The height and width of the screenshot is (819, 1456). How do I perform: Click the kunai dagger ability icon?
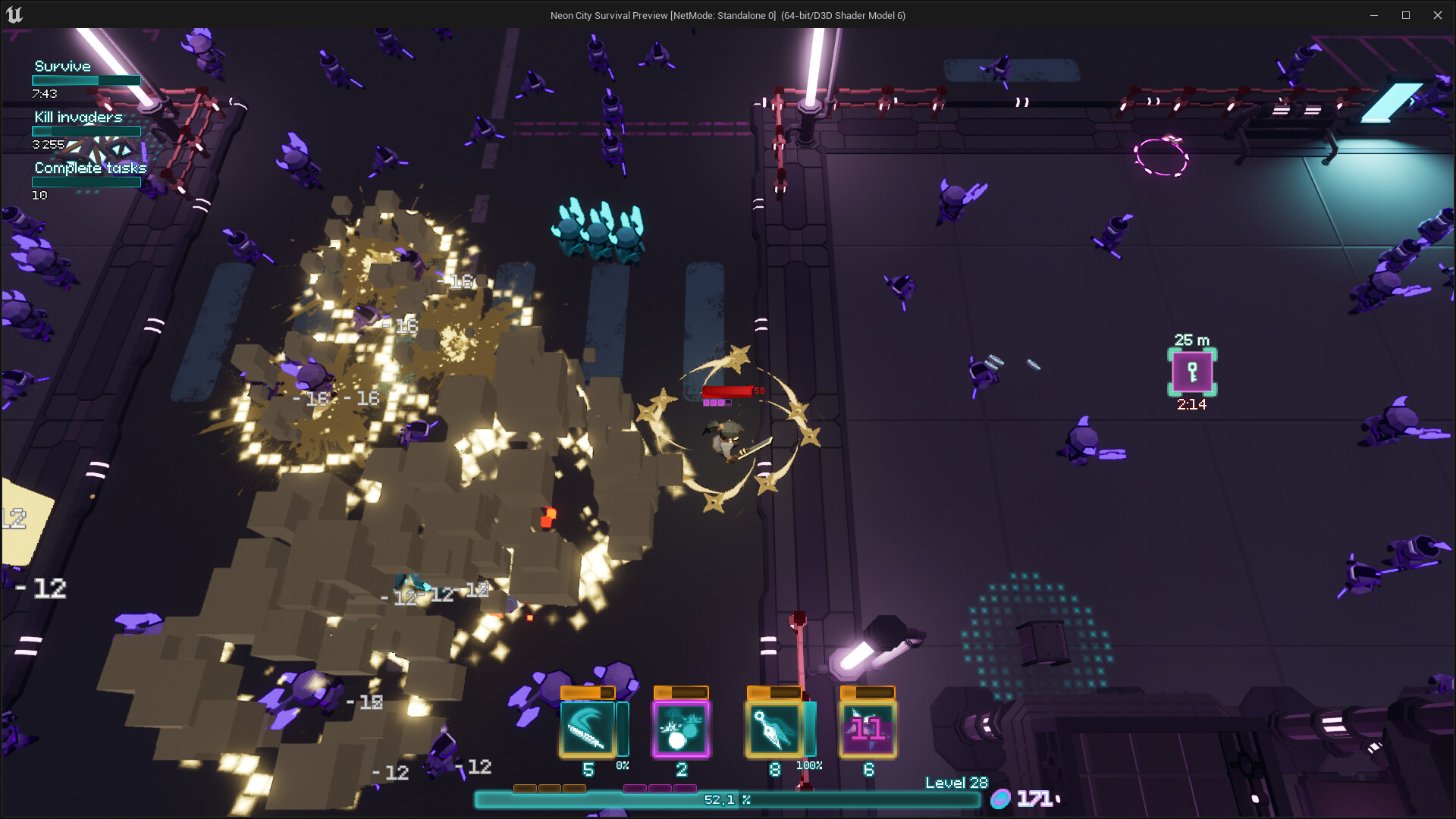coord(775,728)
